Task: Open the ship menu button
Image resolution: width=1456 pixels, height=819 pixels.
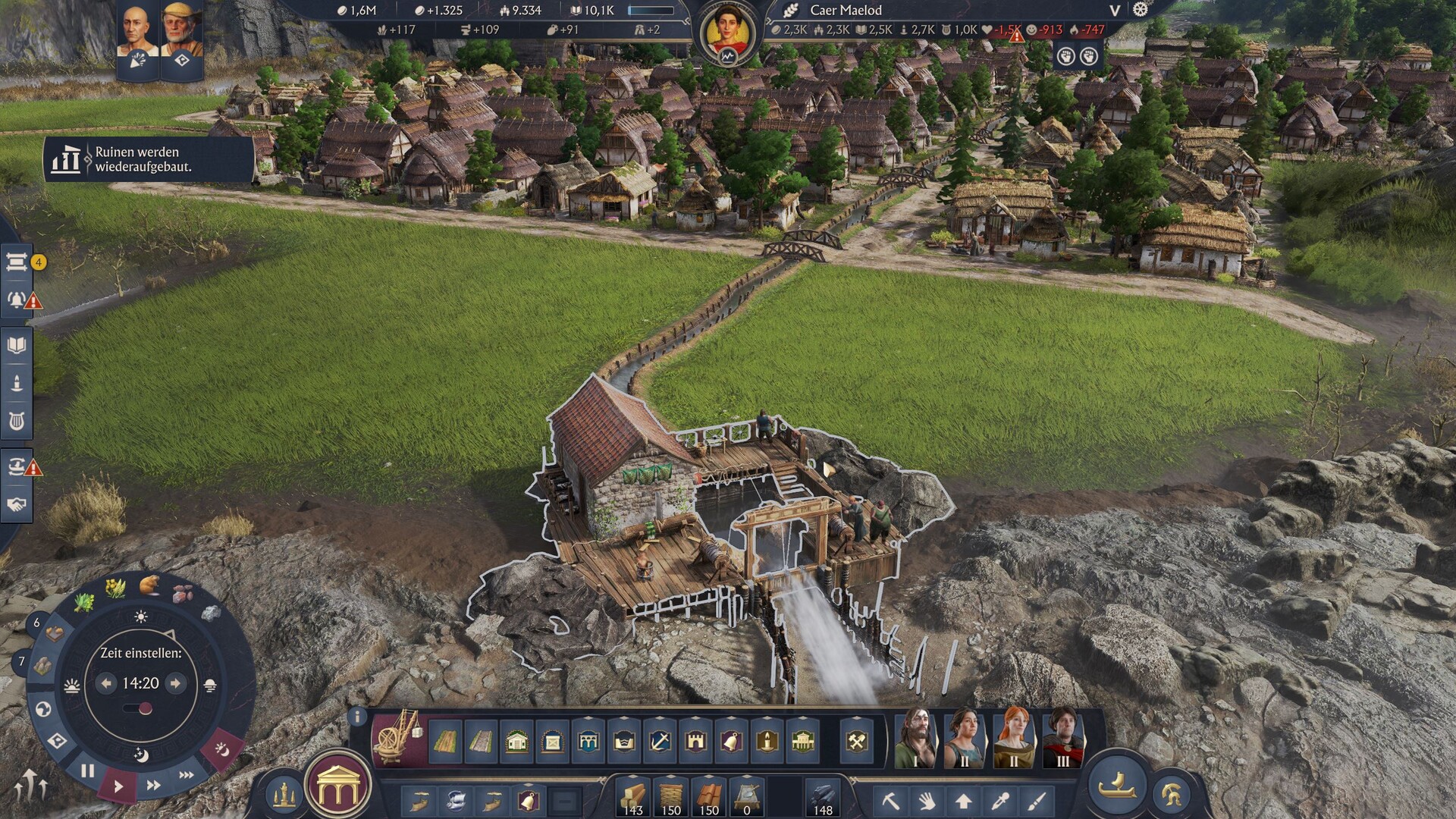Action: 1118,785
